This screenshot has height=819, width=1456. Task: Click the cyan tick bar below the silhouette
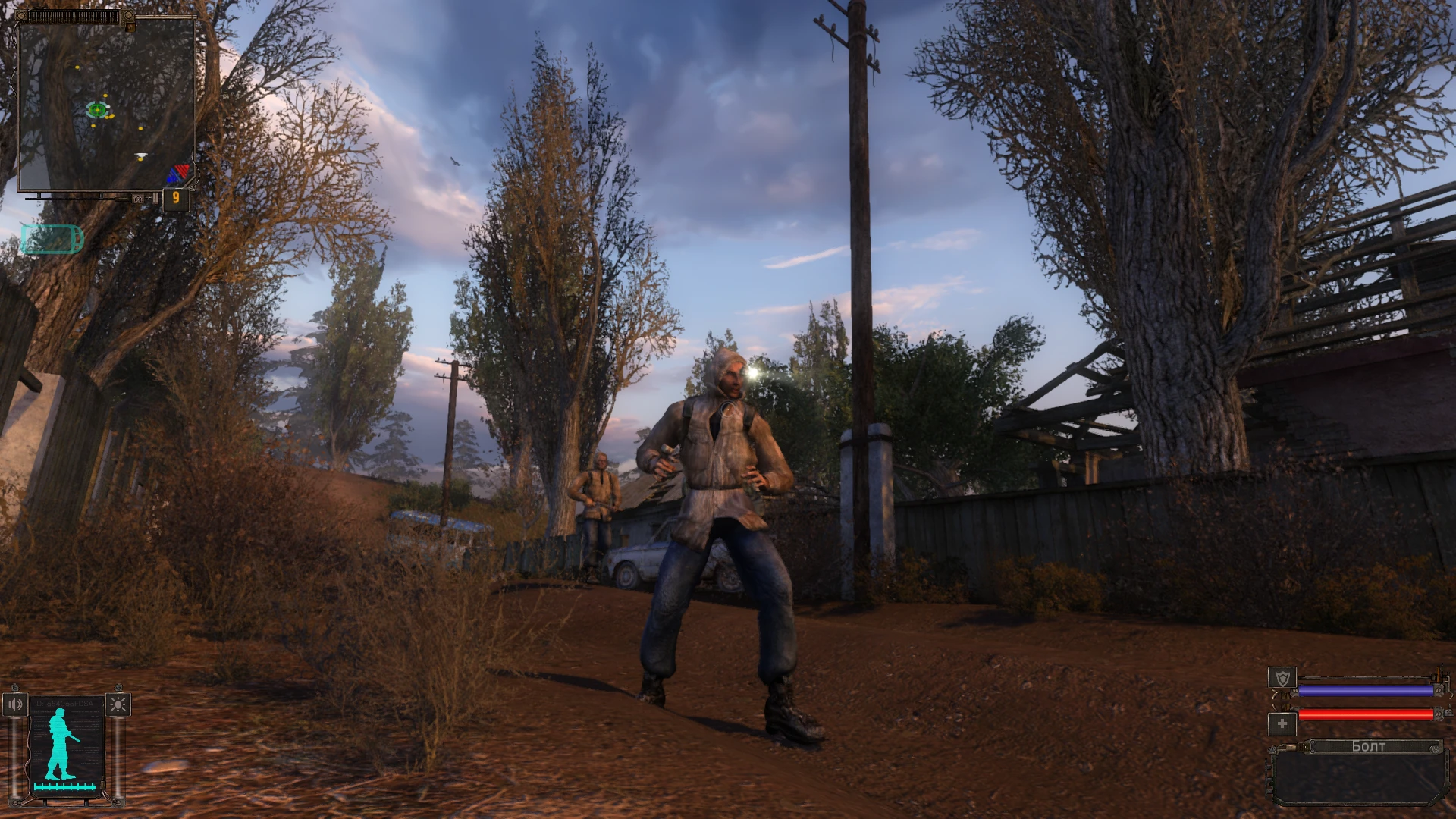point(64,786)
